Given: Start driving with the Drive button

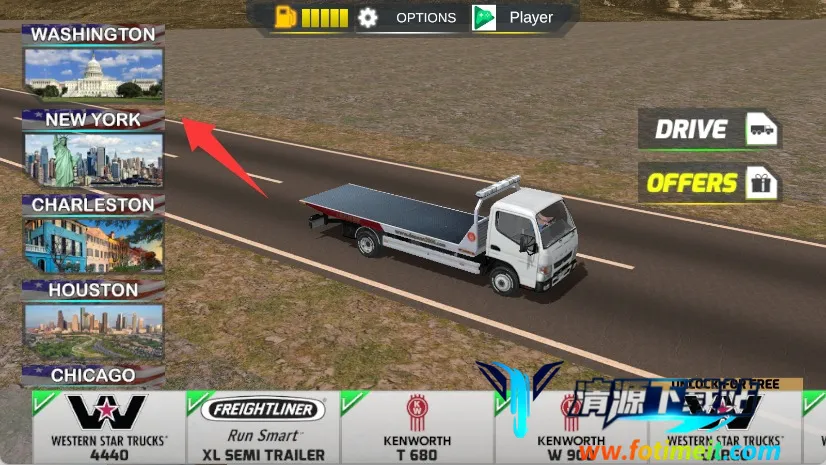Looking at the screenshot, I should 710,129.
